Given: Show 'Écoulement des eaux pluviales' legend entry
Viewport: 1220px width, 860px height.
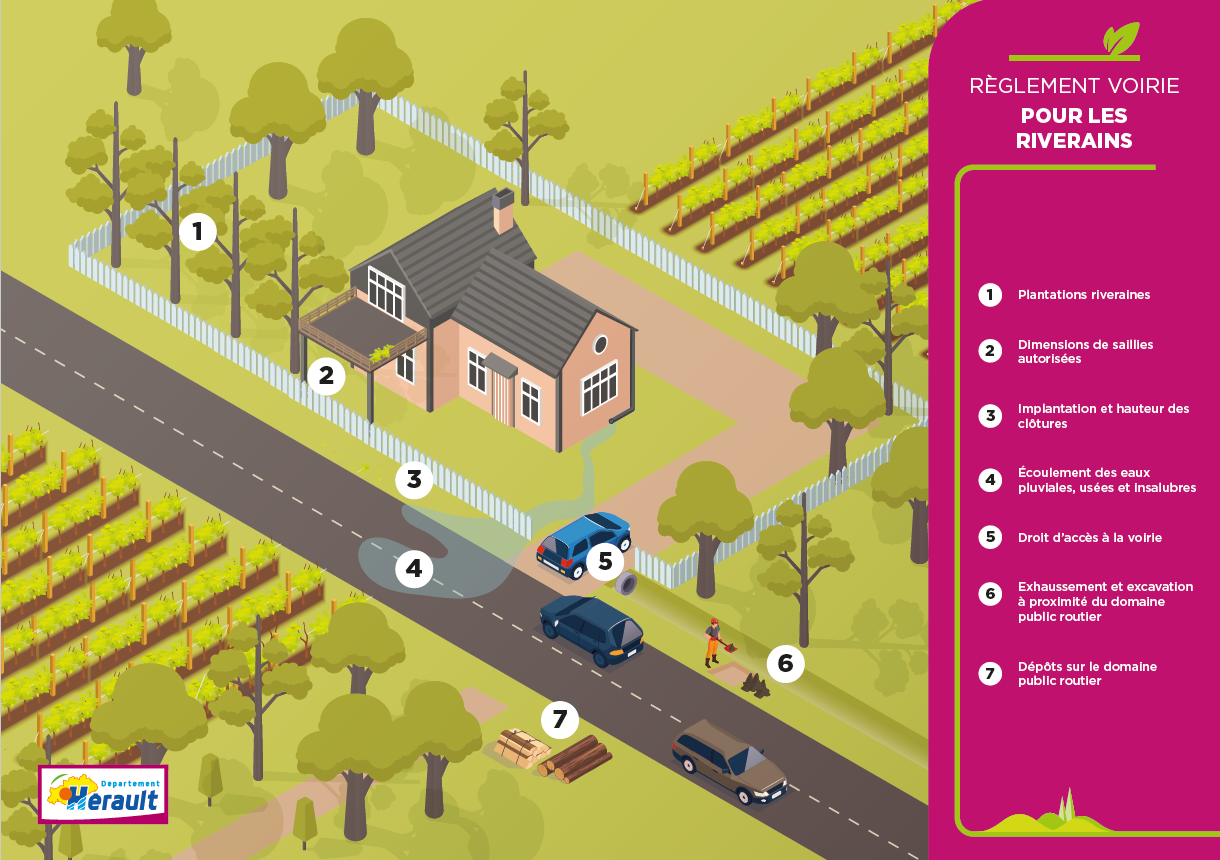Looking at the screenshot, I should tap(1106, 480).
